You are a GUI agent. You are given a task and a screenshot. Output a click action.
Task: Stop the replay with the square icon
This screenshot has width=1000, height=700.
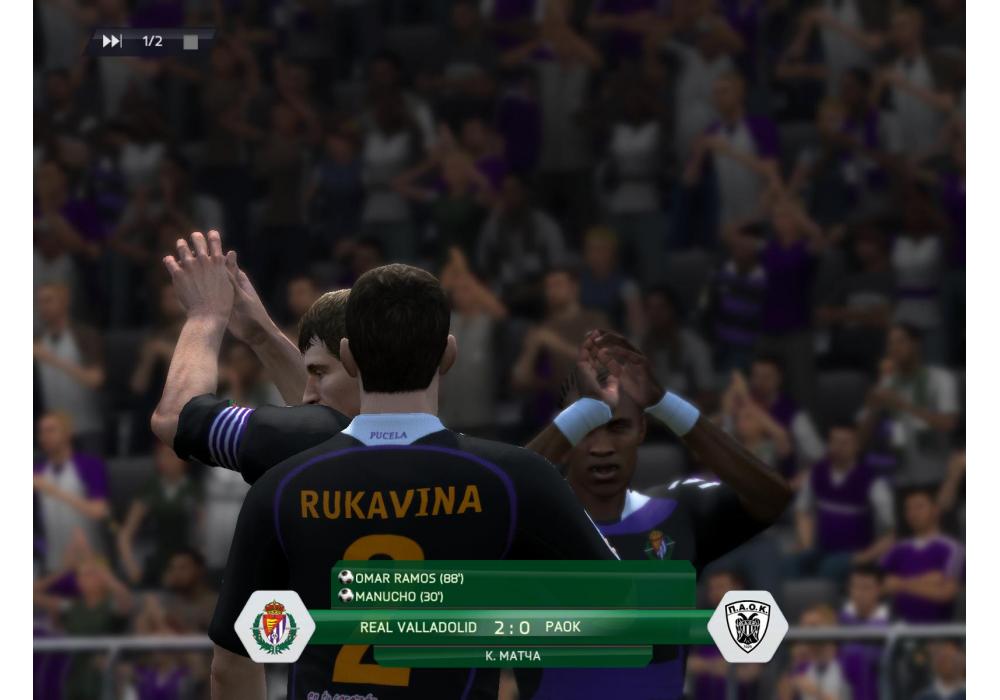190,42
